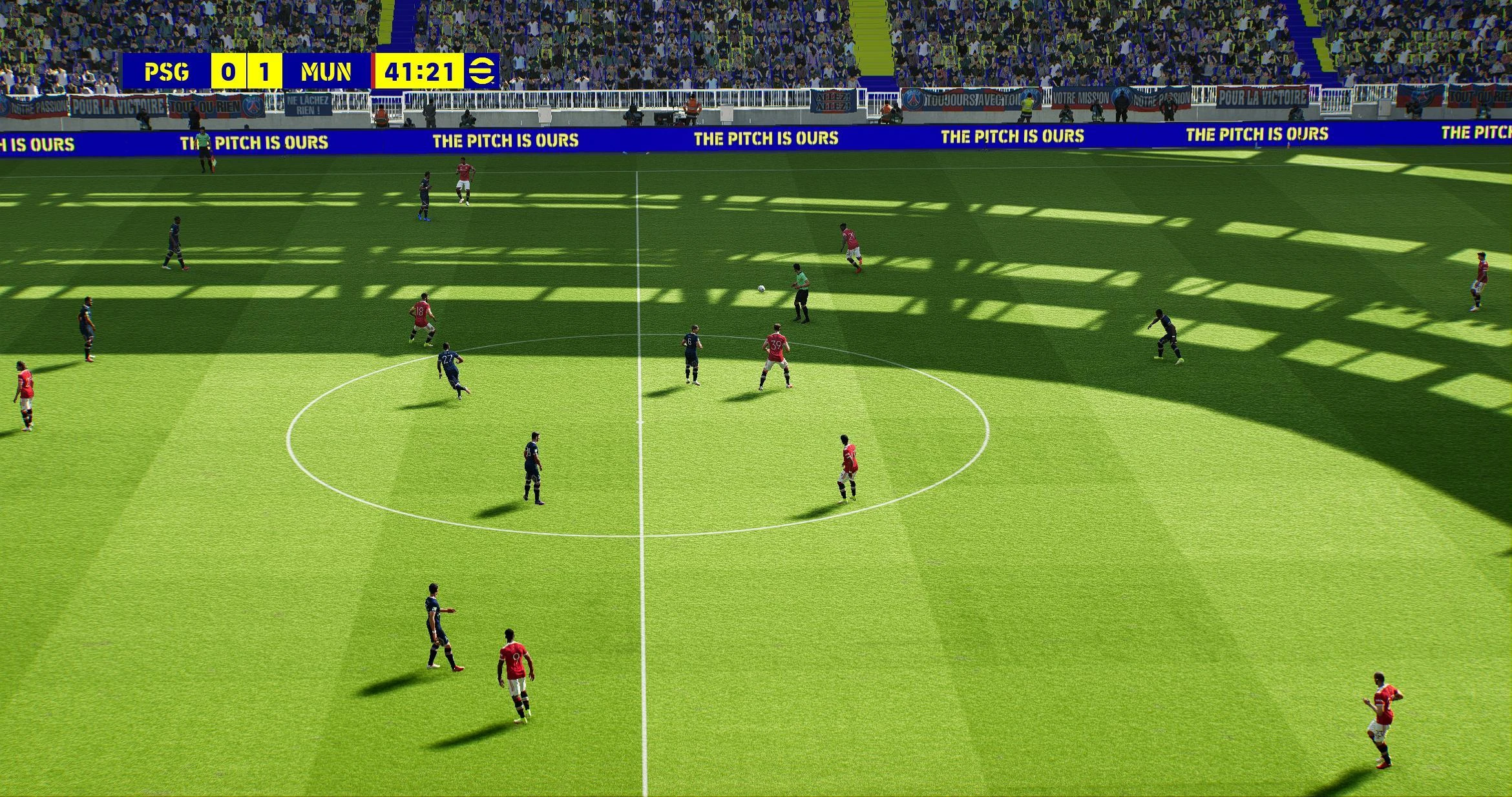Click the 'NOTRE PASSION' banner on the right
1512x797 pixels.
[1160, 97]
